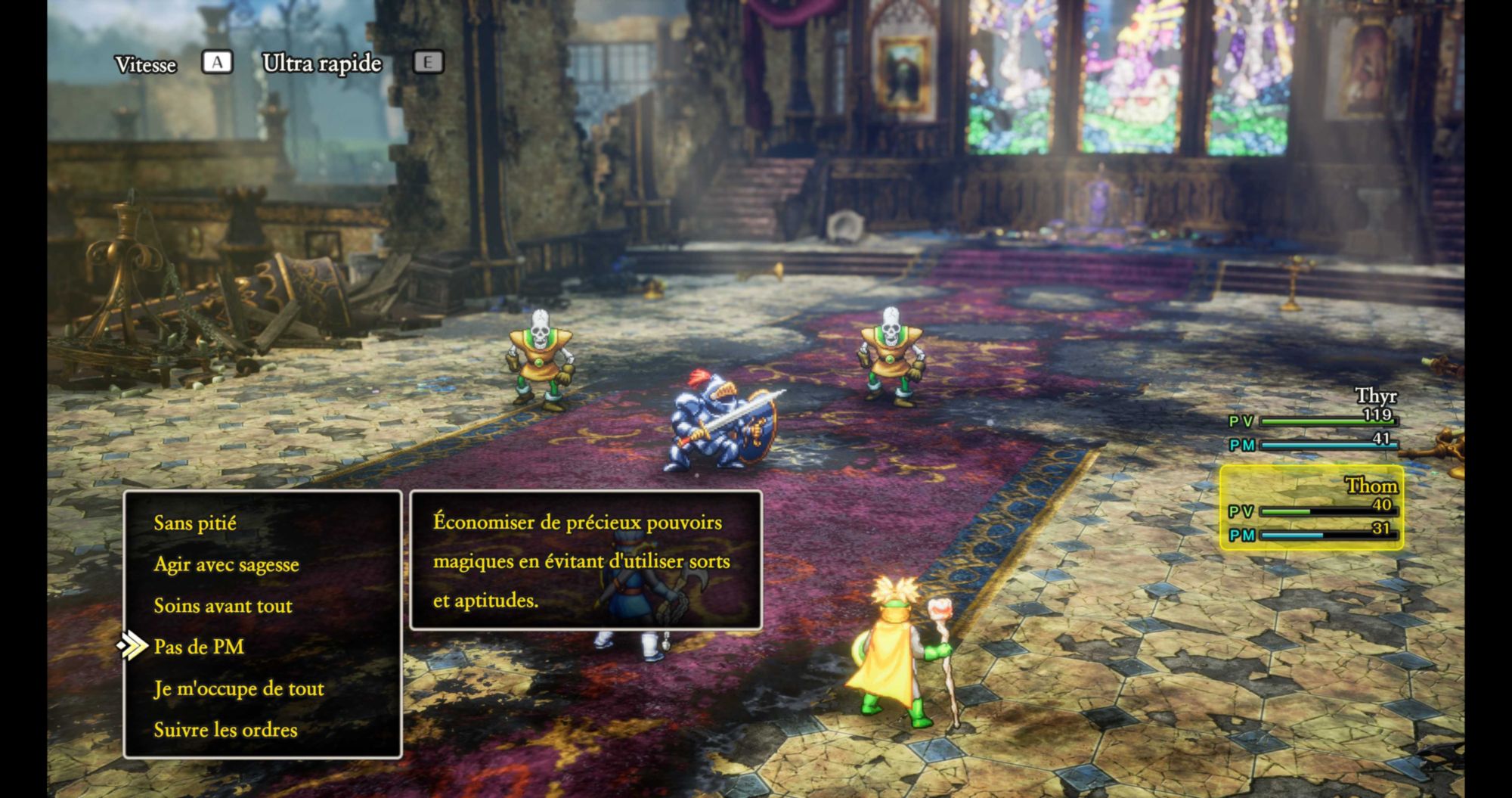
Task: Change the 'Ultra rapide' battle speed
Action: (x=322, y=64)
